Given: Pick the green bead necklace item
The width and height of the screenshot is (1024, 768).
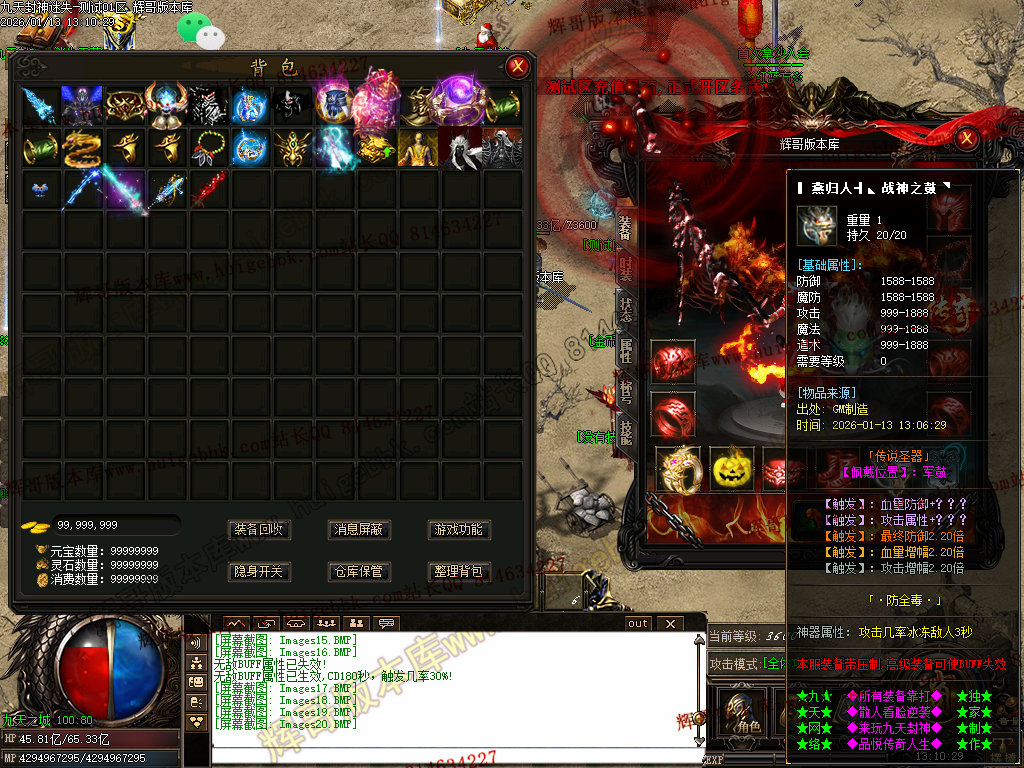Looking at the screenshot, I should pos(207,148).
